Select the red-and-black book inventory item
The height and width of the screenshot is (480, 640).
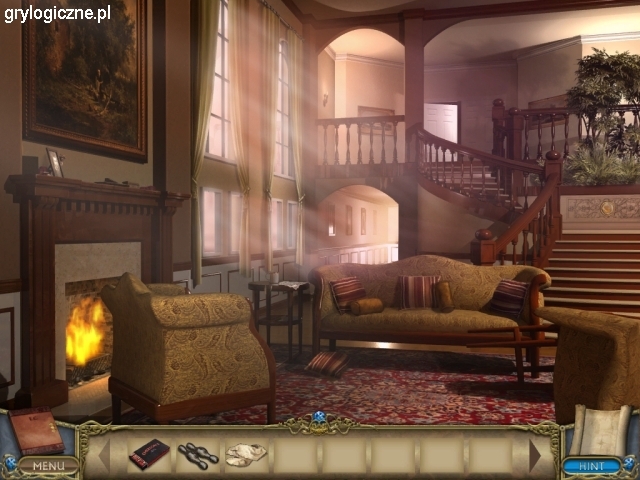click(x=148, y=454)
